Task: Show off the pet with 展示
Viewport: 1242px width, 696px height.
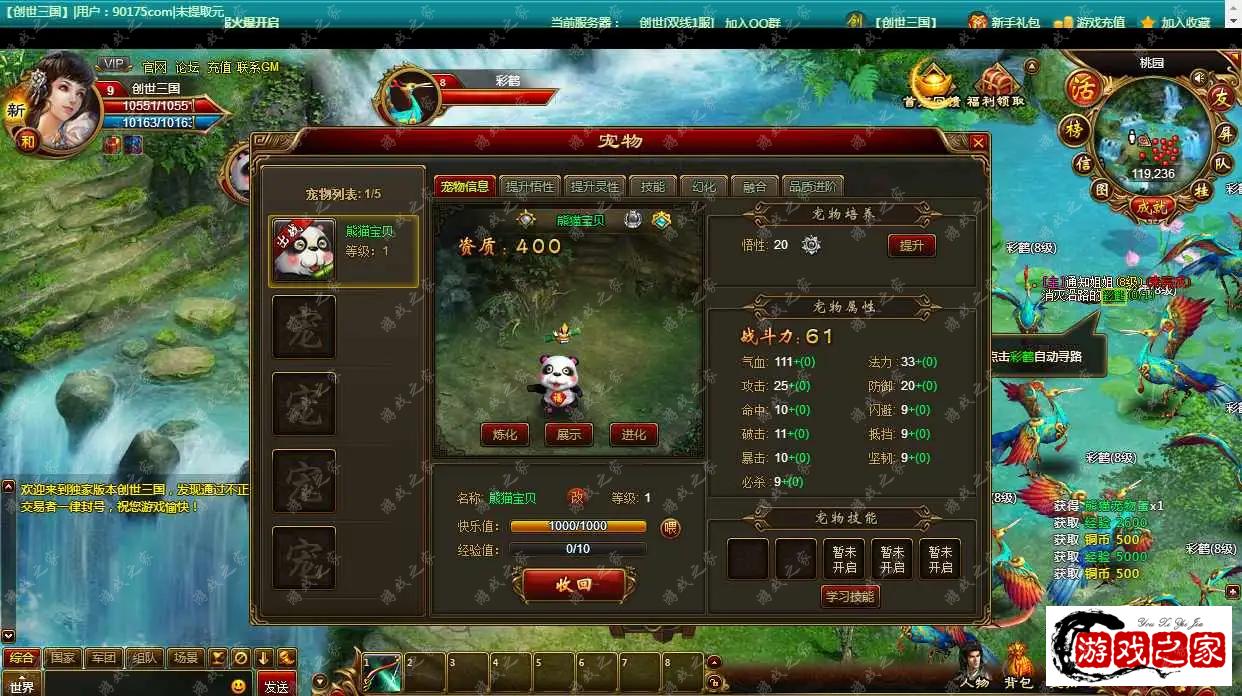Action: click(x=569, y=434)
